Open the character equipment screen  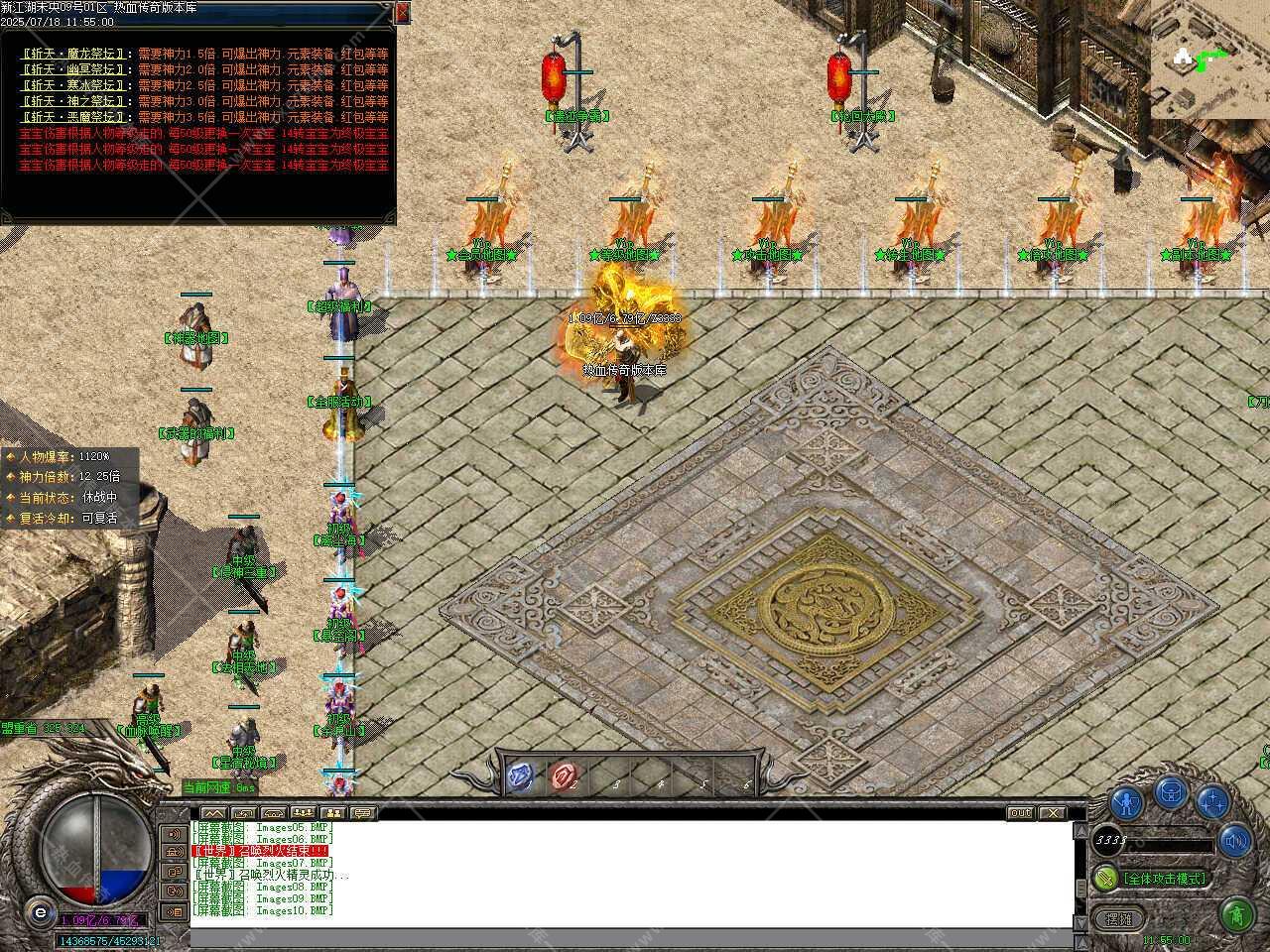coord(1126,801)
